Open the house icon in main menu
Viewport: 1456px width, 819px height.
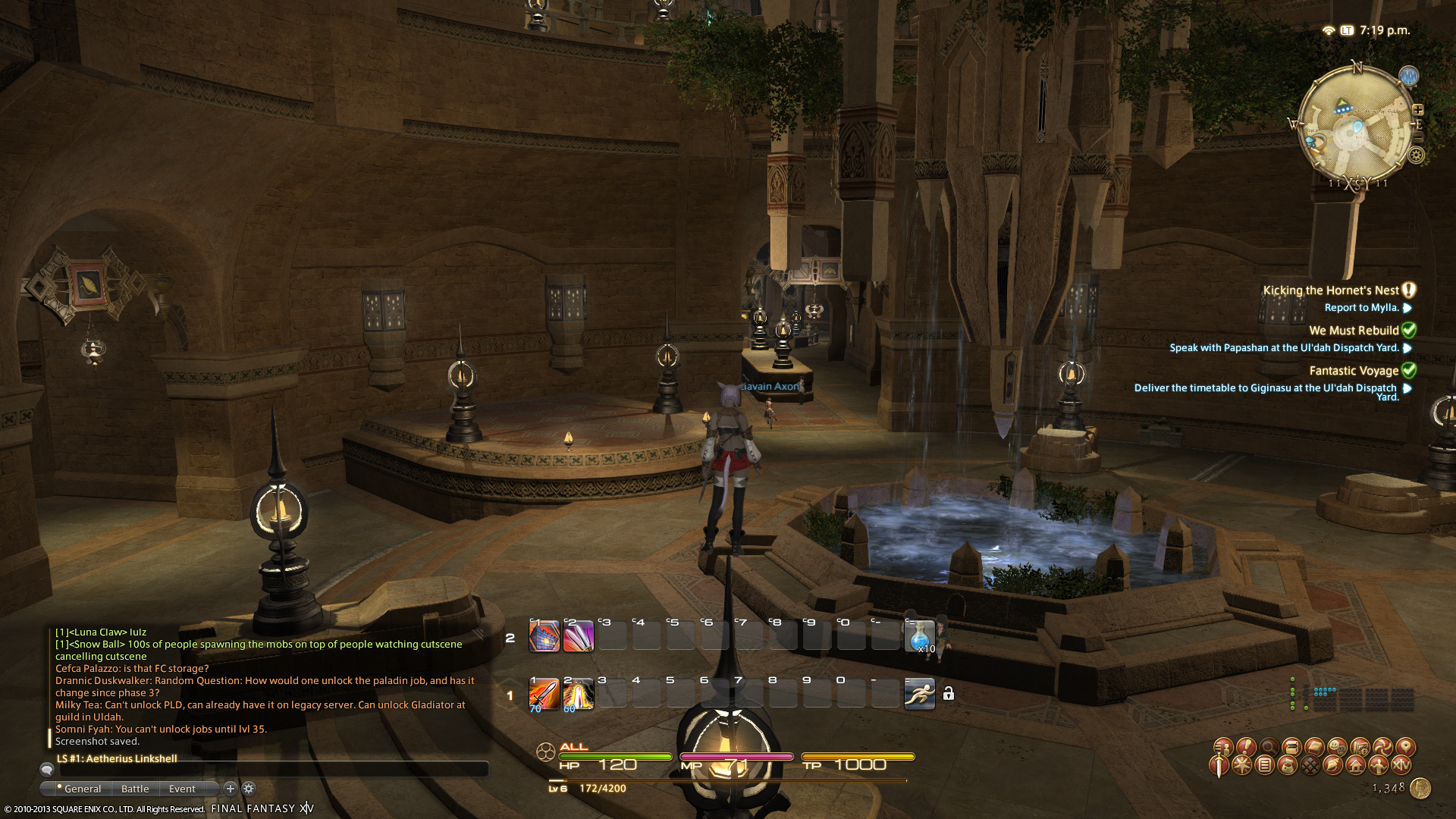1356,766
